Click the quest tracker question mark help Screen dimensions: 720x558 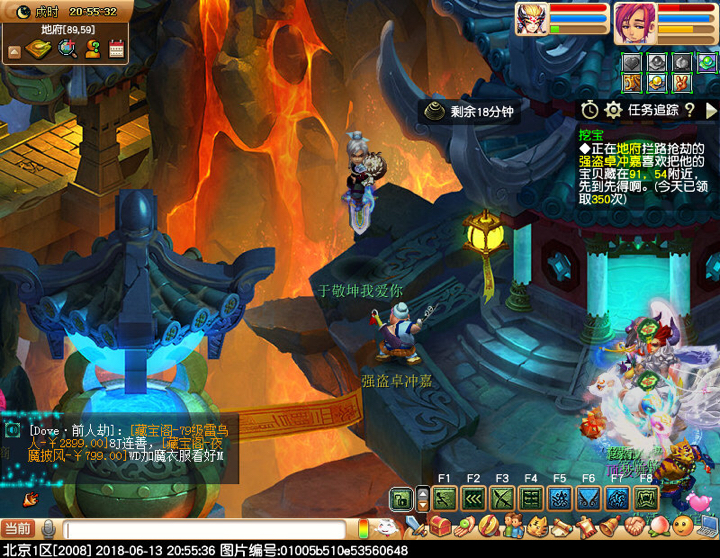[x=689, y=109]
